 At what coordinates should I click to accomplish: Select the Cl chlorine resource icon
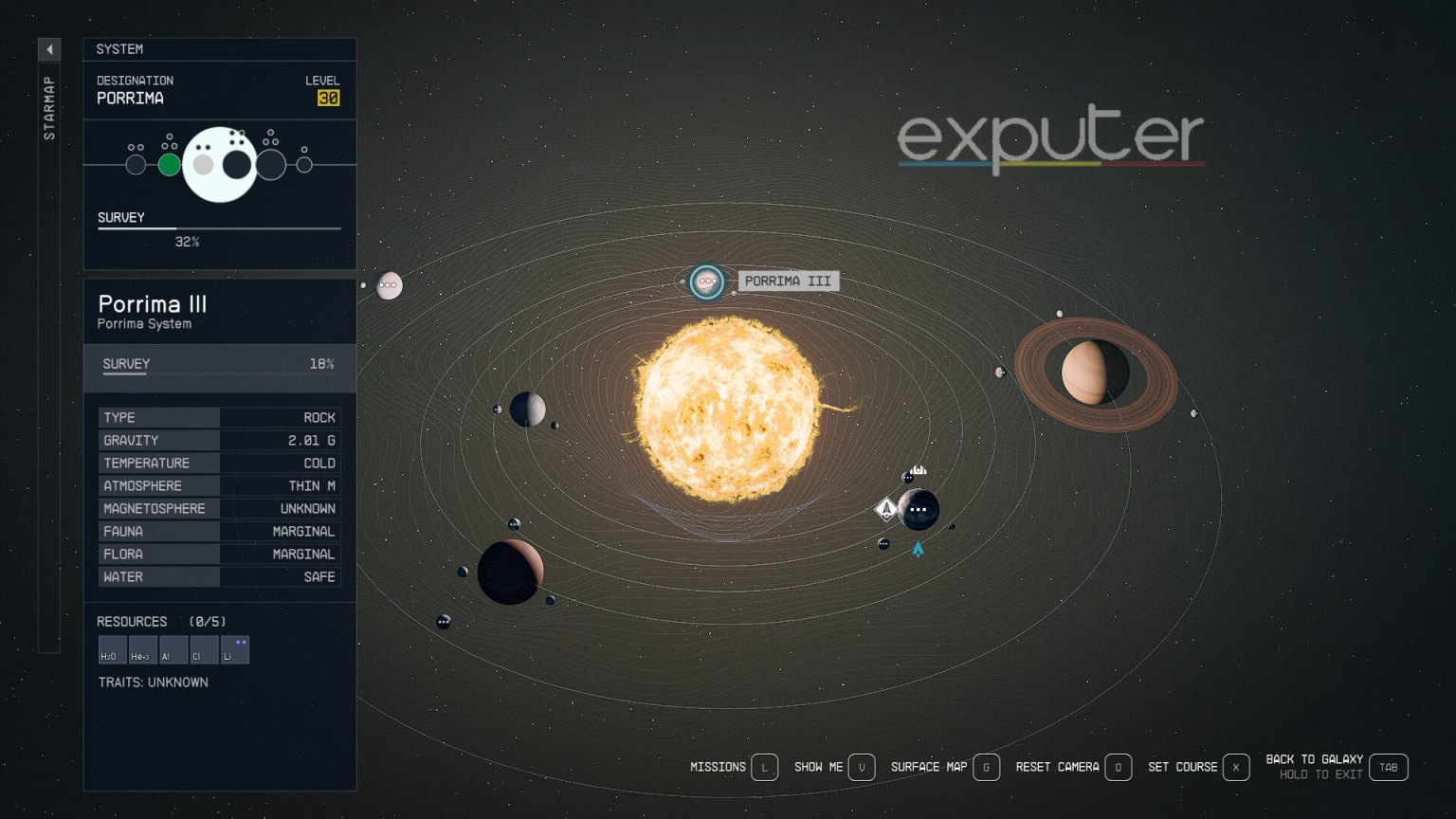[x=204, y=649]
